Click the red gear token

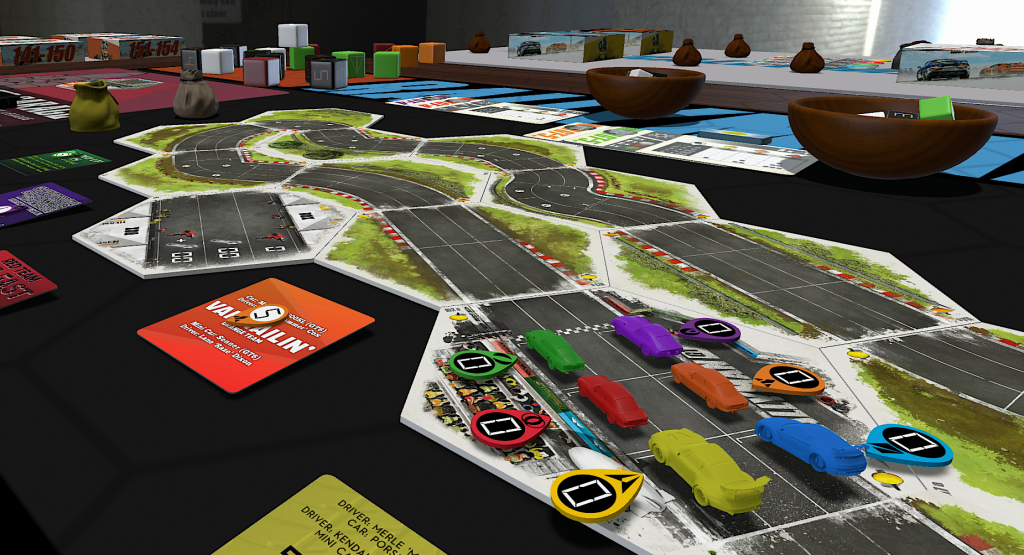502,425
